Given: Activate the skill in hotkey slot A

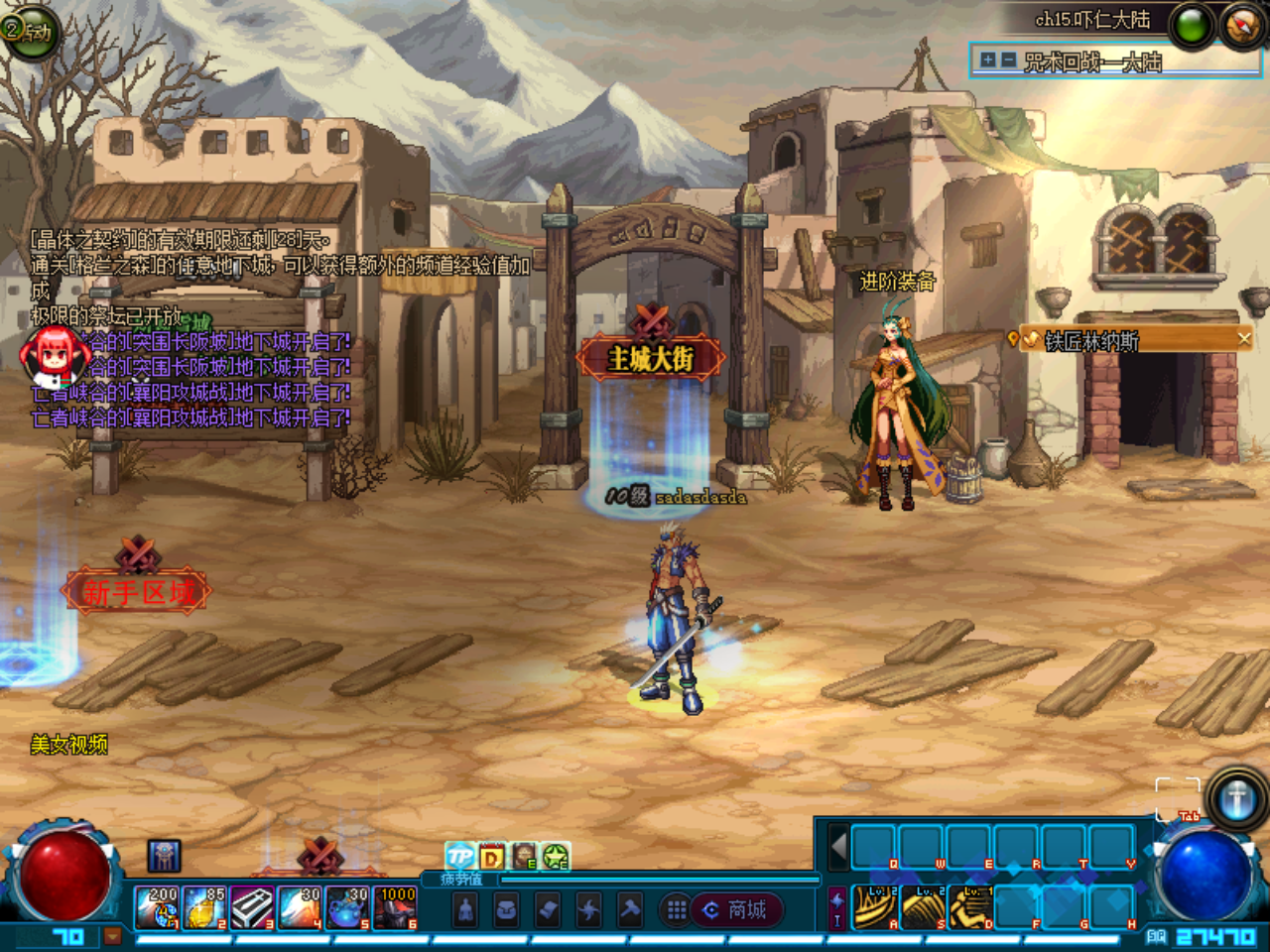Looking at the screenshot, I should (874, 907).
